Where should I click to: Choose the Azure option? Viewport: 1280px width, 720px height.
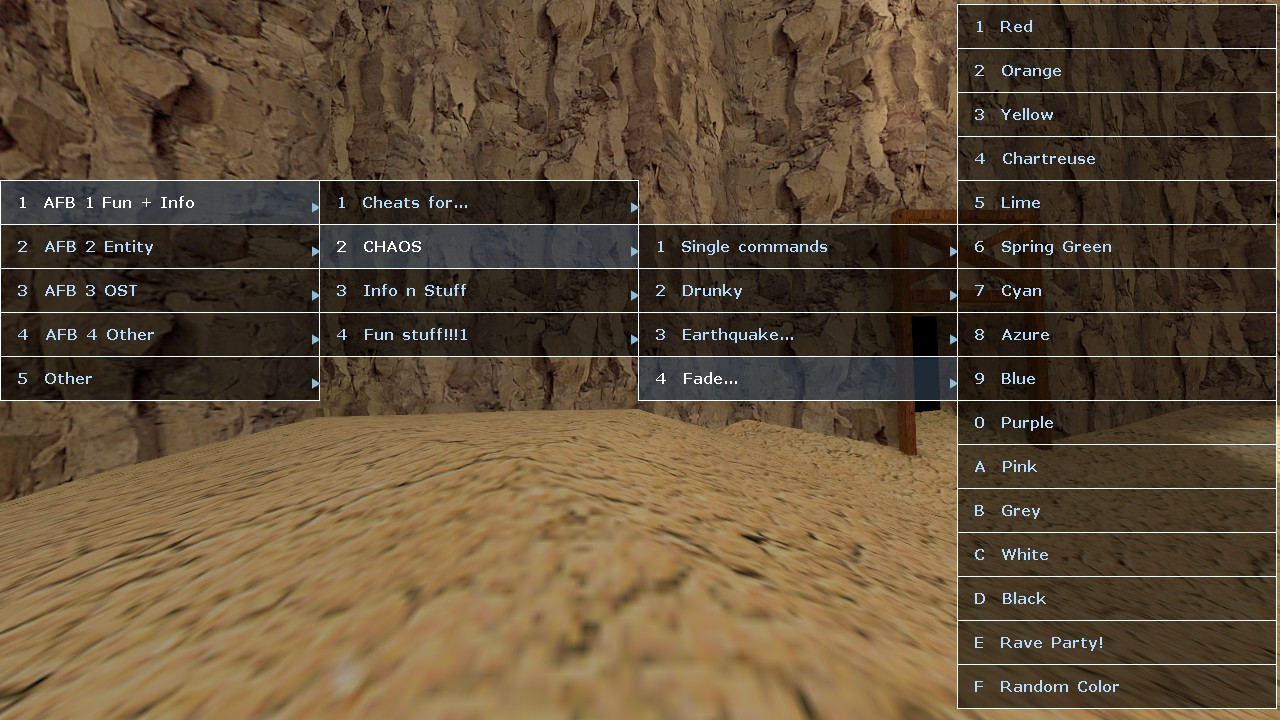tap(1115, 334)
